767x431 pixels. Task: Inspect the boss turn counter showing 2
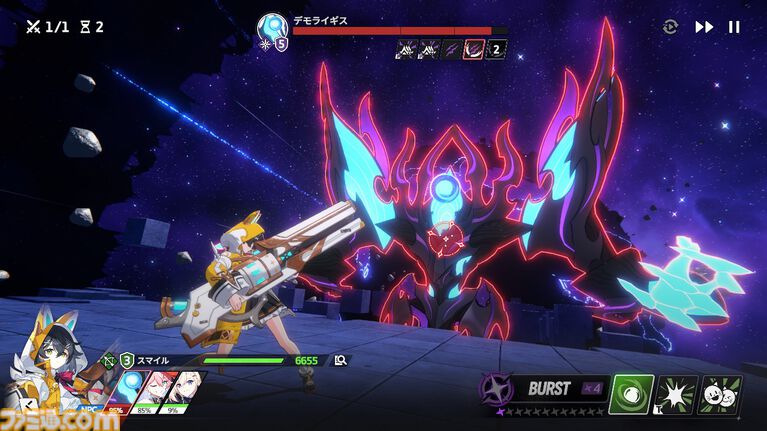click(x=496, y=48)
